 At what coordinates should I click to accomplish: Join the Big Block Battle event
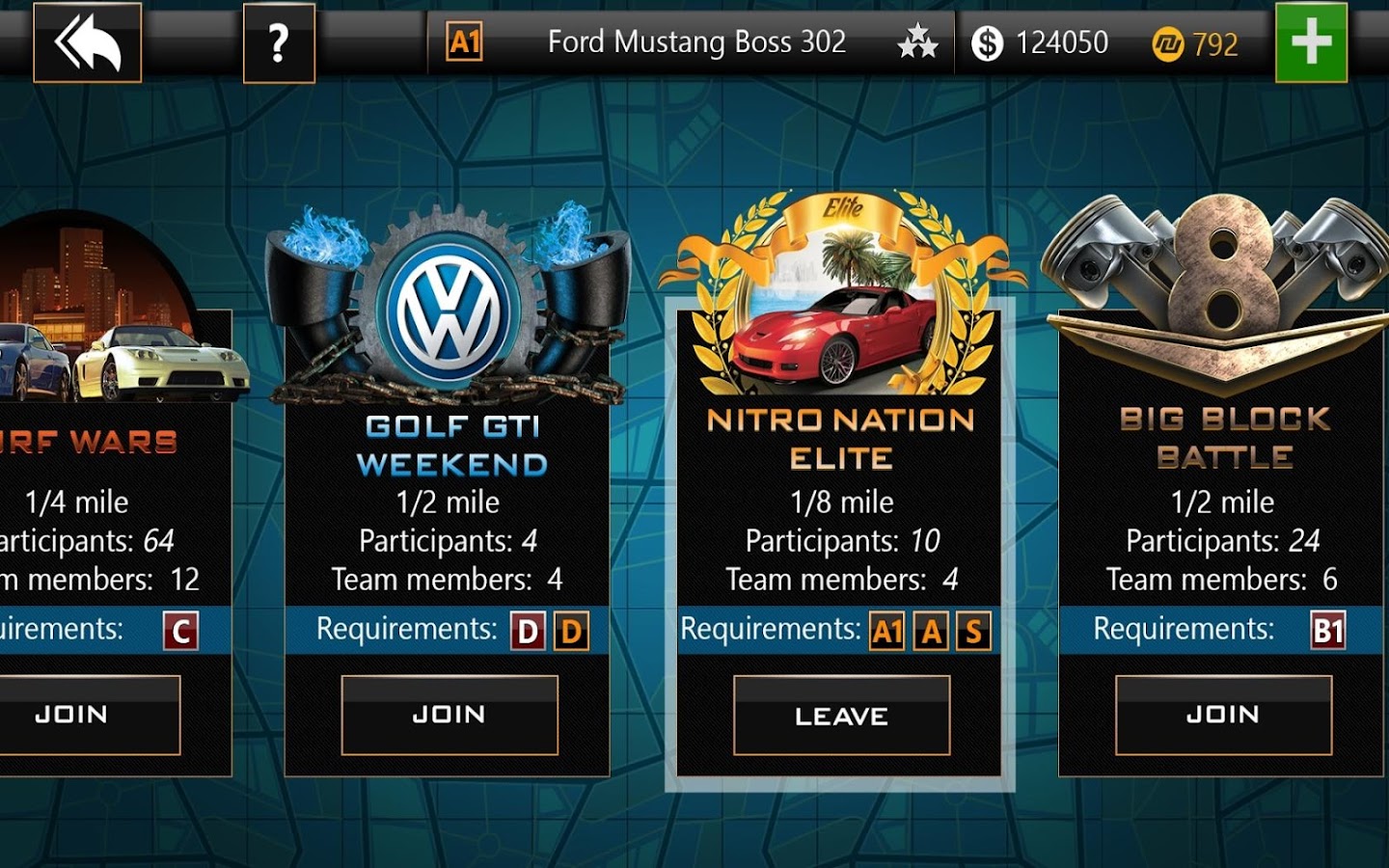coord(1223,715)
